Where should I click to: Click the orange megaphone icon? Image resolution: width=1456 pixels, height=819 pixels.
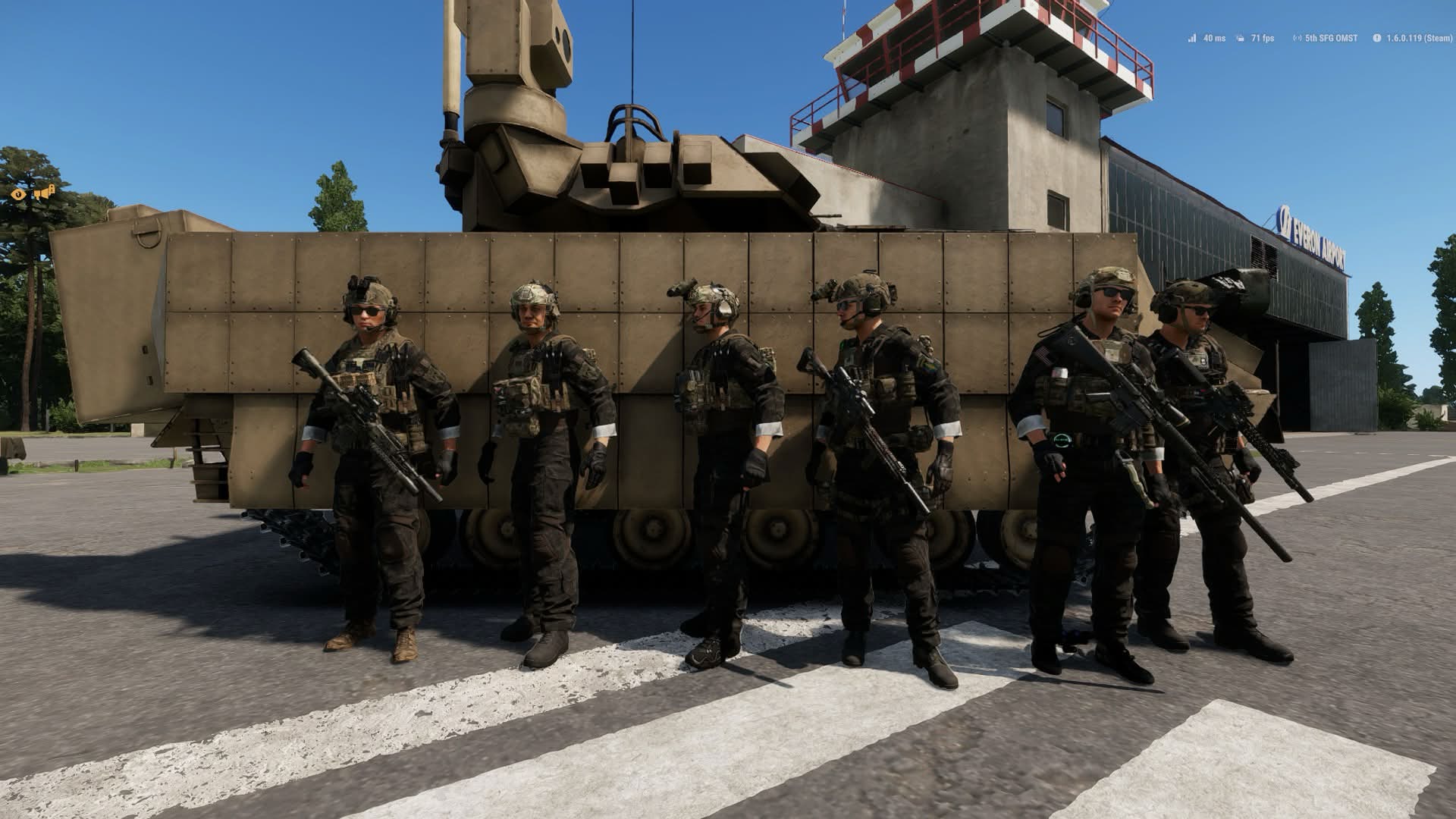pos(44,193)
